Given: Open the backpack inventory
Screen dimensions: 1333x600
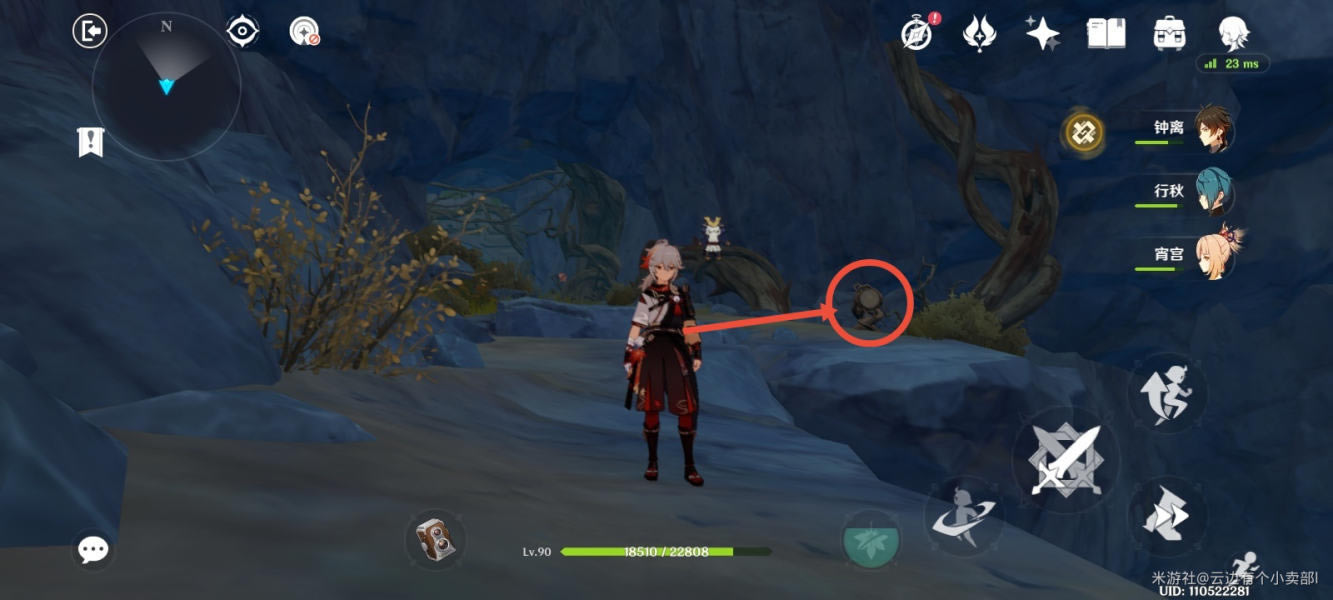Looking at the screenshot, I should point(1169,33).
